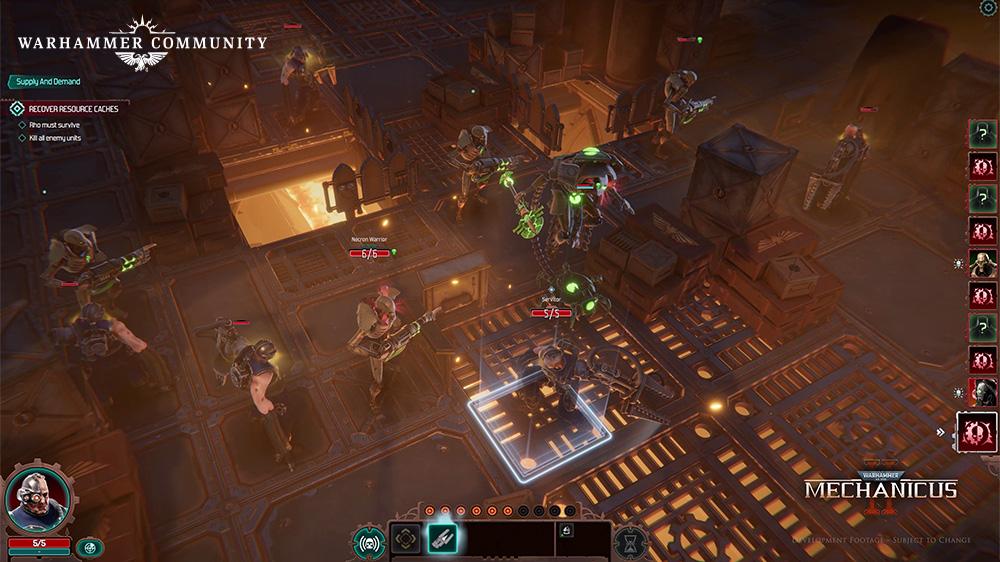Click the round cog button beside the portrait
This screenshot has width=1000, height=562.
(x=89, y=547)
